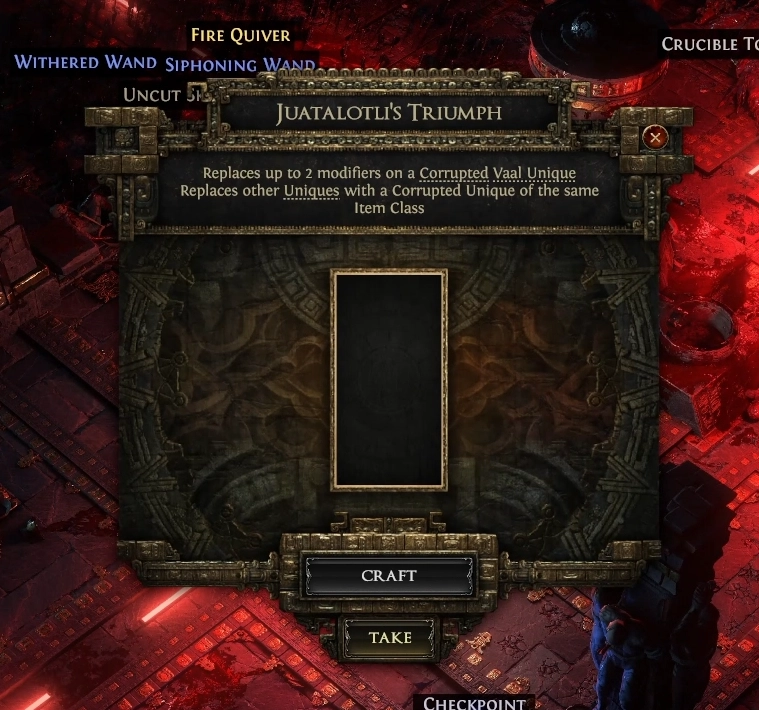This screenshot has height=710, width=759.
Task: Pick up the Fire Quiver loot label
Action: [240, 36]
